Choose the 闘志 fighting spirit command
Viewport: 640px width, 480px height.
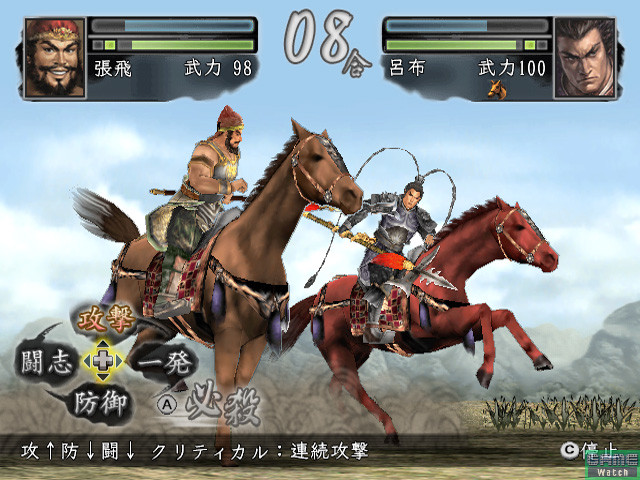(44, 361)
